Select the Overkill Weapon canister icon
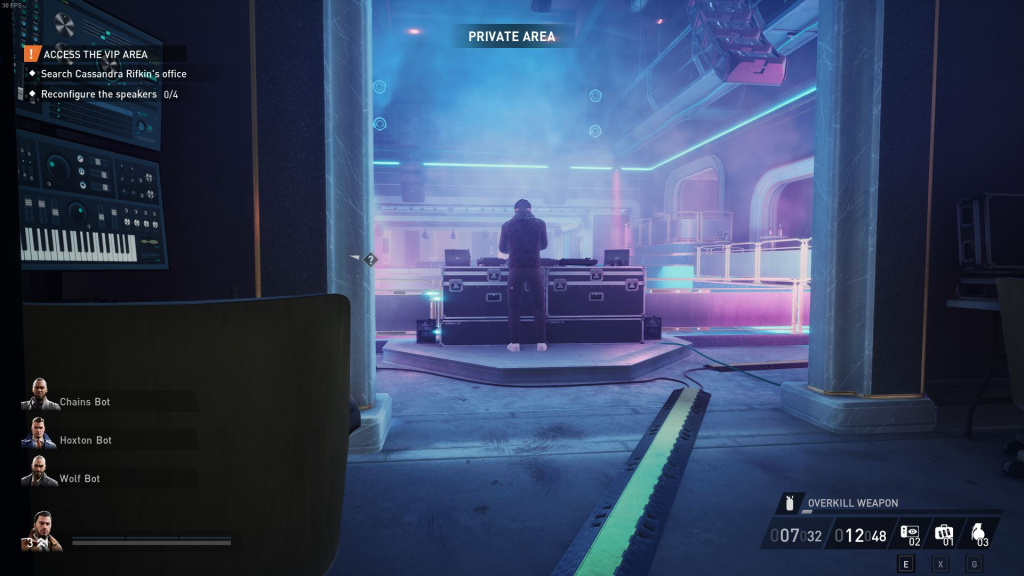This screenshot has width=1024, height=576. pos(788,502)
